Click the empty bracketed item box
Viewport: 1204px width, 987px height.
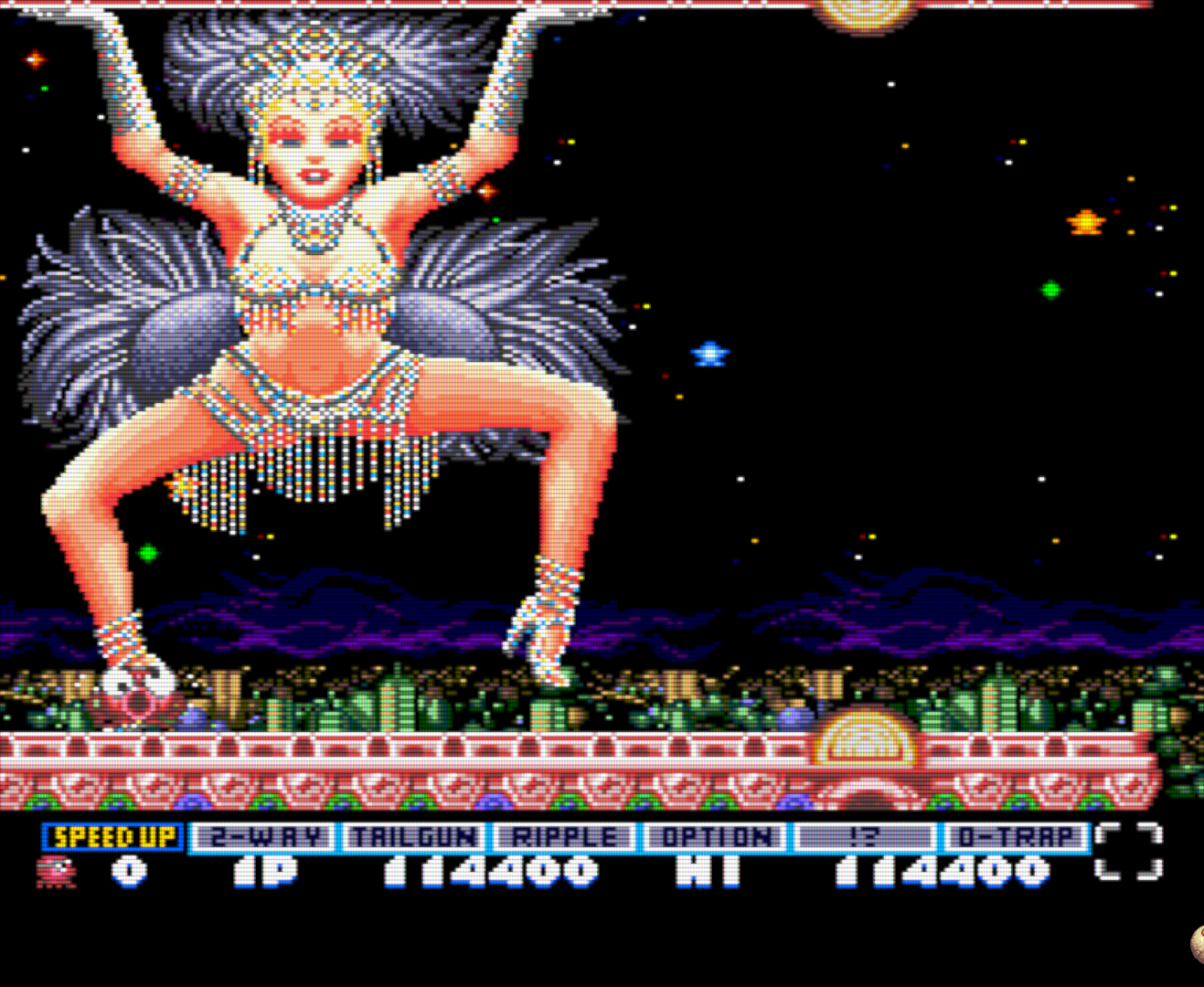click(x=1128, y=852)
